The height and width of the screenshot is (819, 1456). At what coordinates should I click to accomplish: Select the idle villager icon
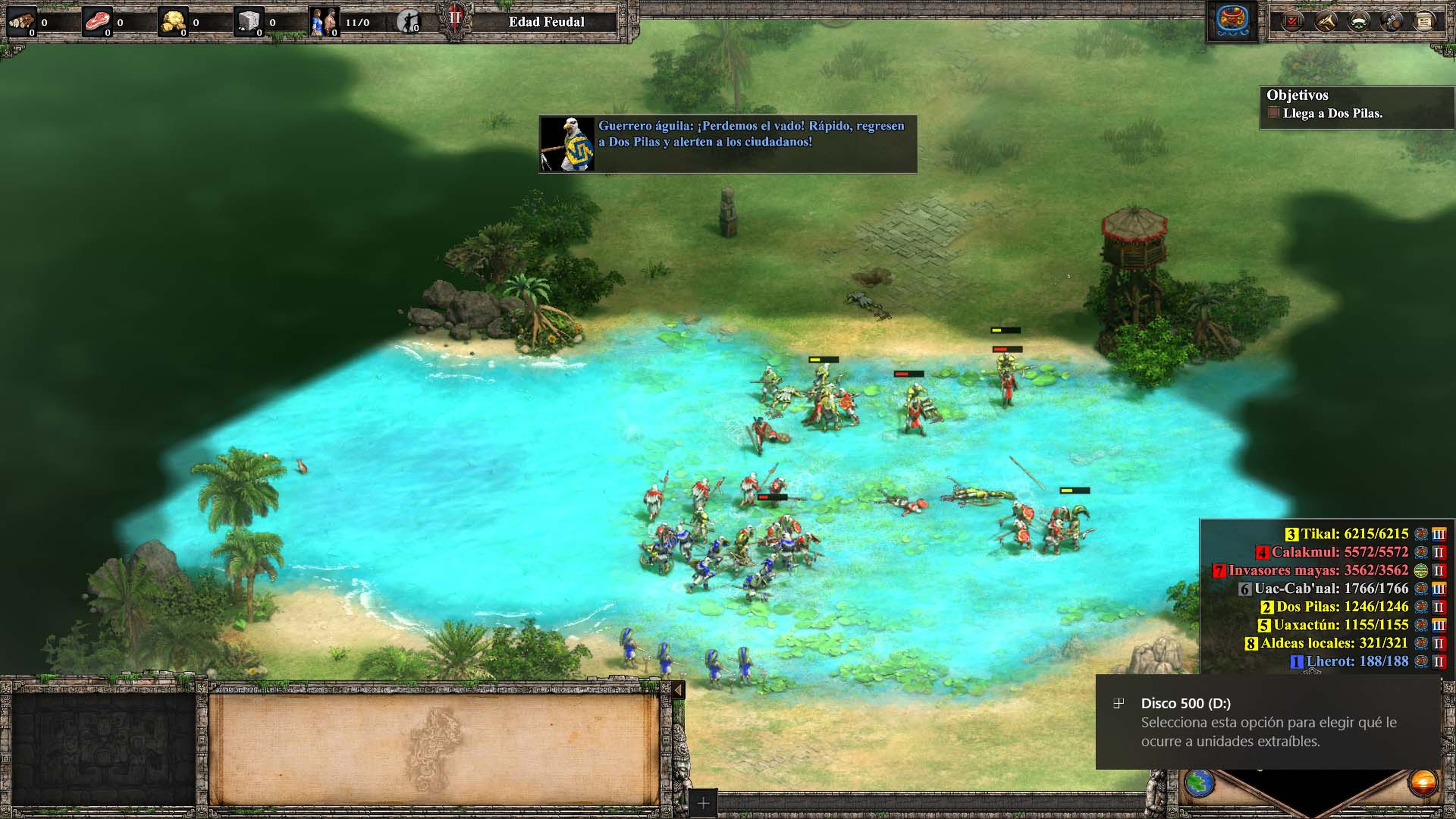[x=408, y=22]
